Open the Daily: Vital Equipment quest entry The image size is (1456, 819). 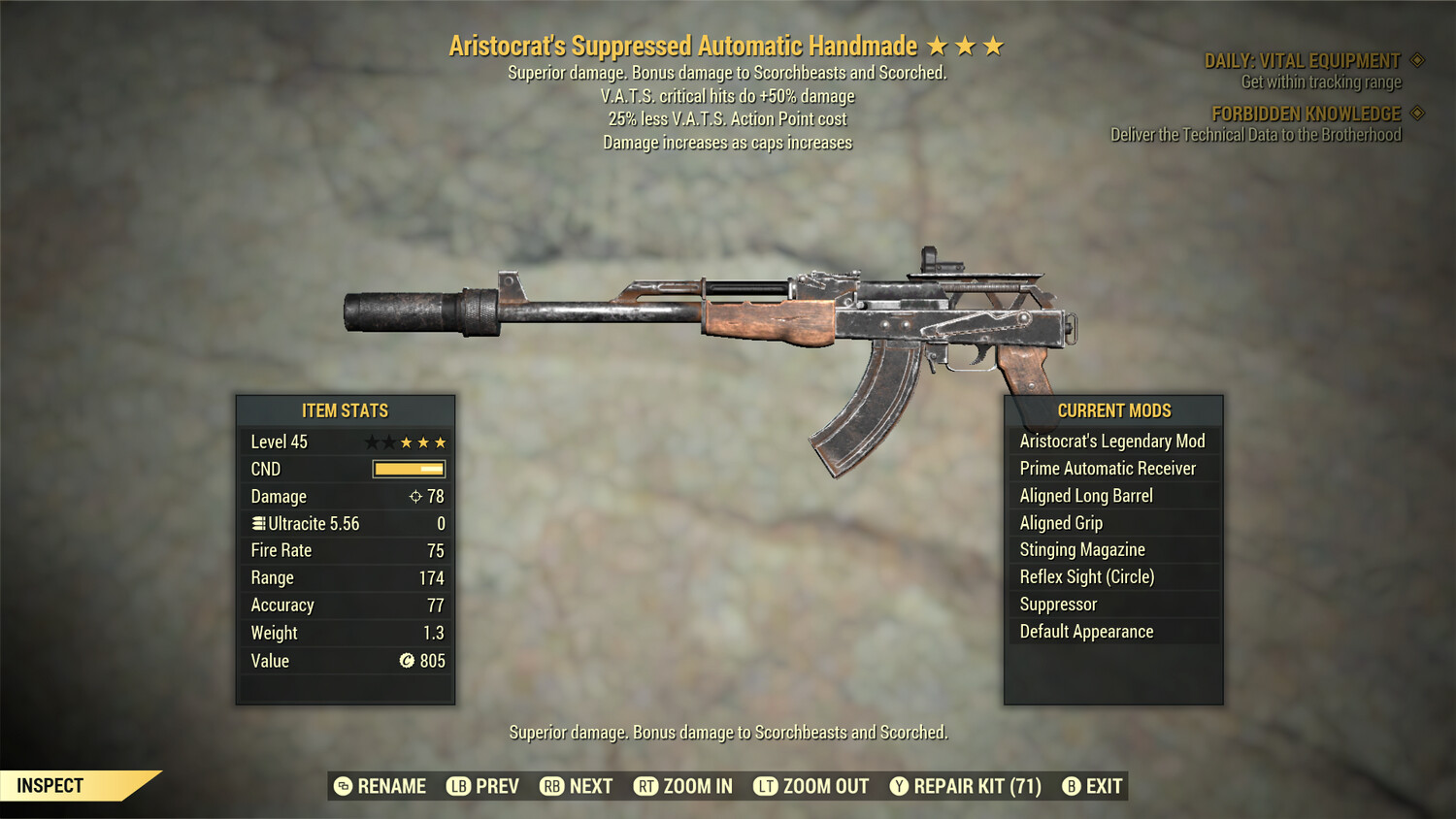1303,59
